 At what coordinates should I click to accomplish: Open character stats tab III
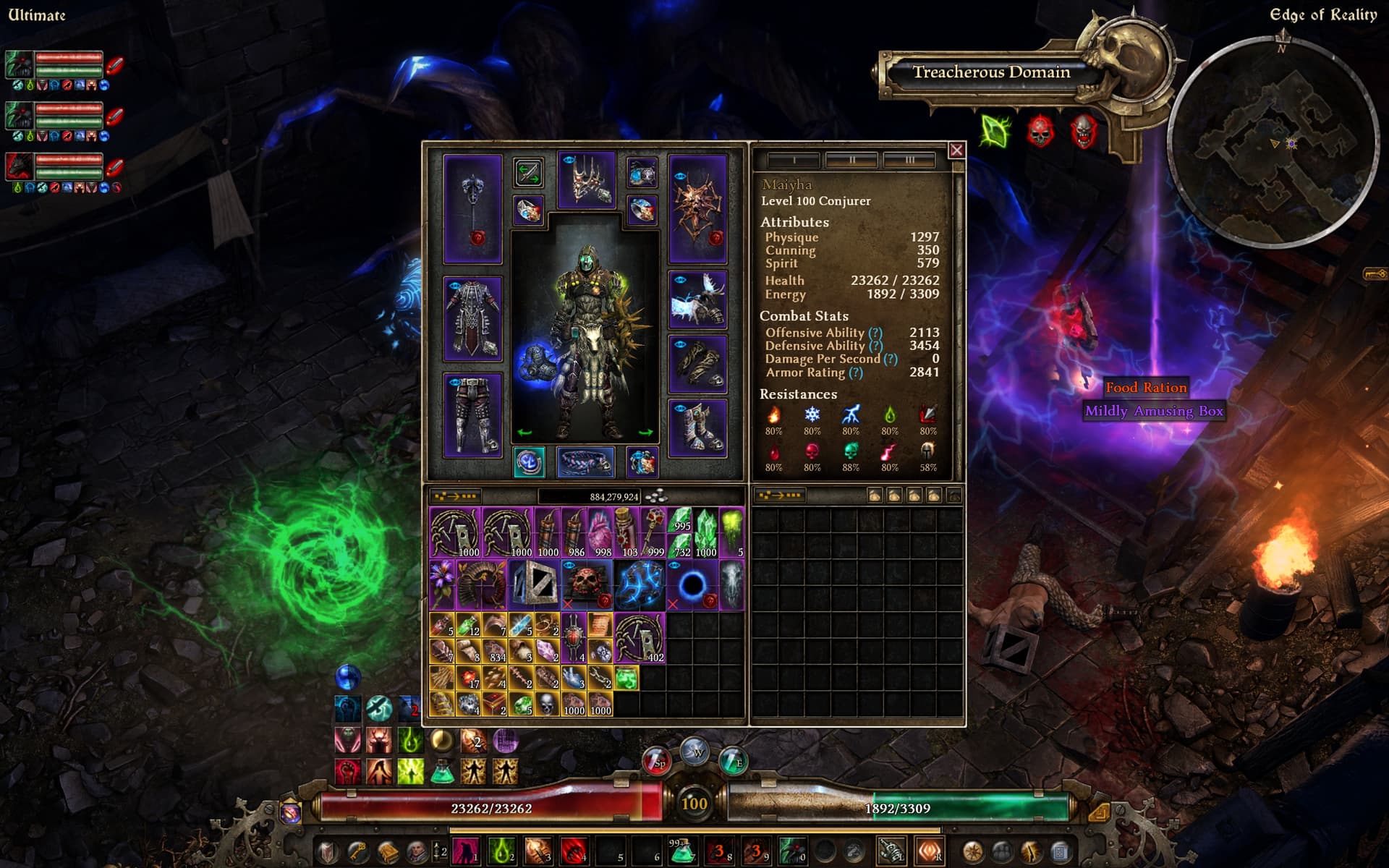pyautogui.click(x=909, y=159)
